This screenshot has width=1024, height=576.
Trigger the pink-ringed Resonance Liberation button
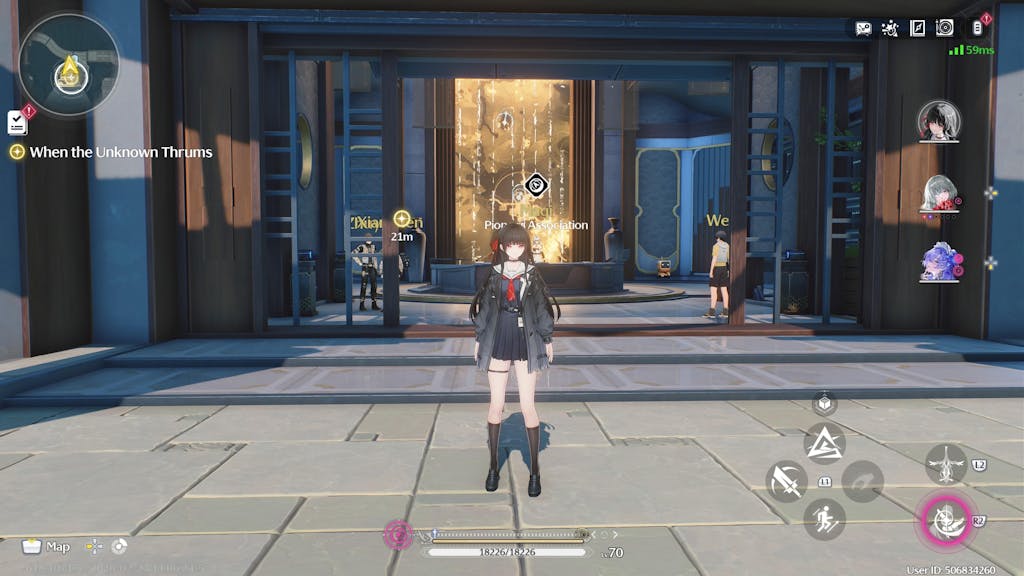pos(944,519)
